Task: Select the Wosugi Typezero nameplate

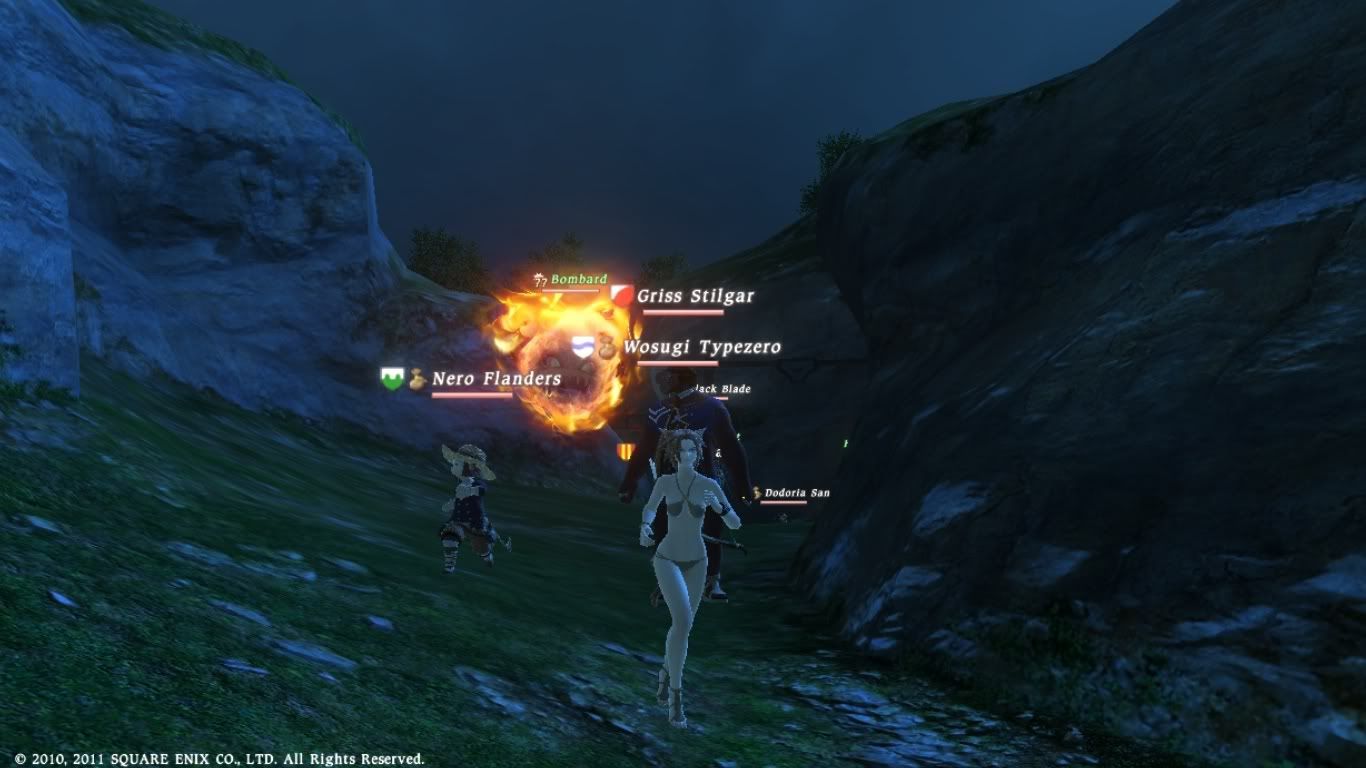Action: pyautogui.click(x=701, y=347)
